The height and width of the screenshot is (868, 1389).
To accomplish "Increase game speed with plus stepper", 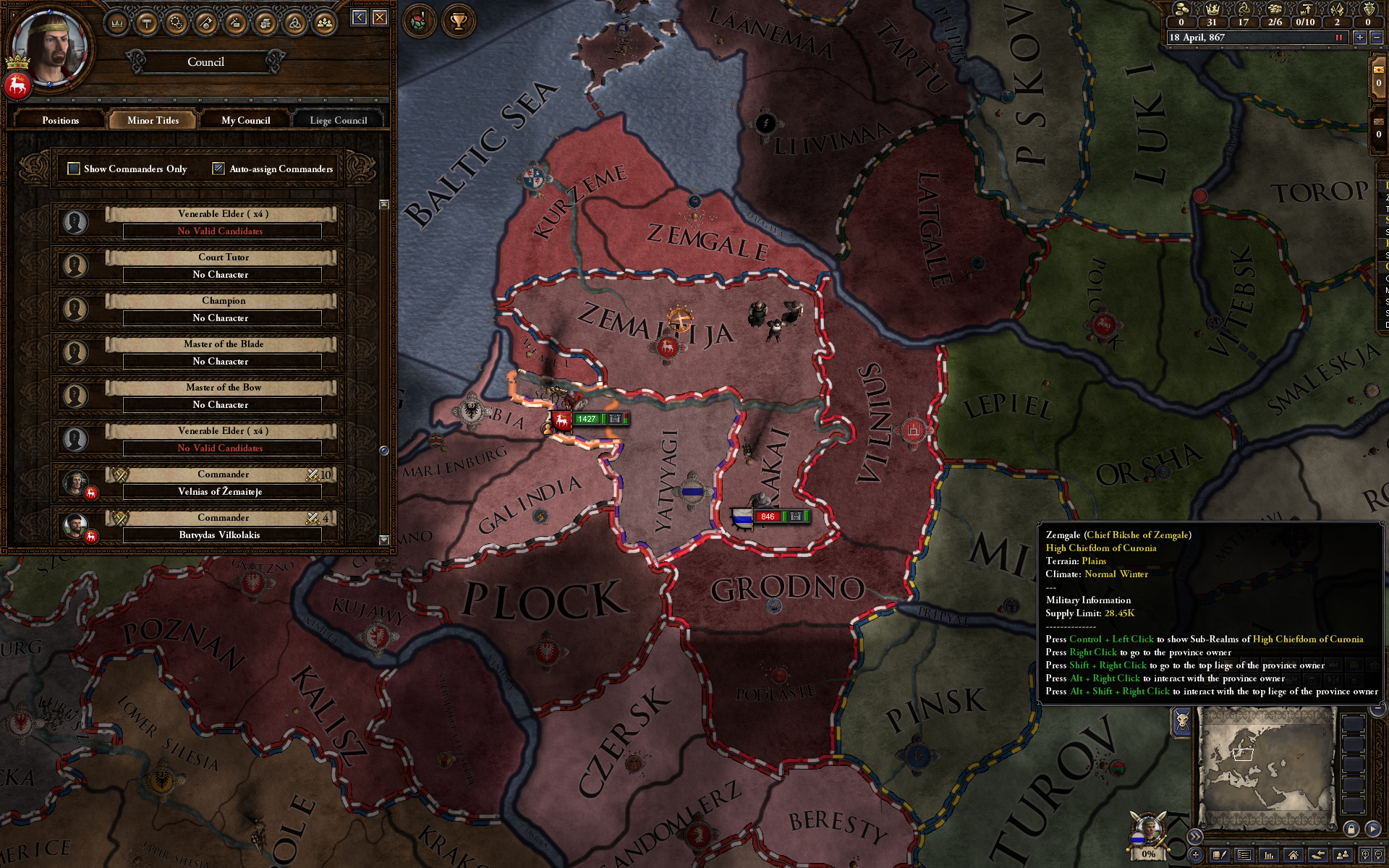I will 1360,37.
